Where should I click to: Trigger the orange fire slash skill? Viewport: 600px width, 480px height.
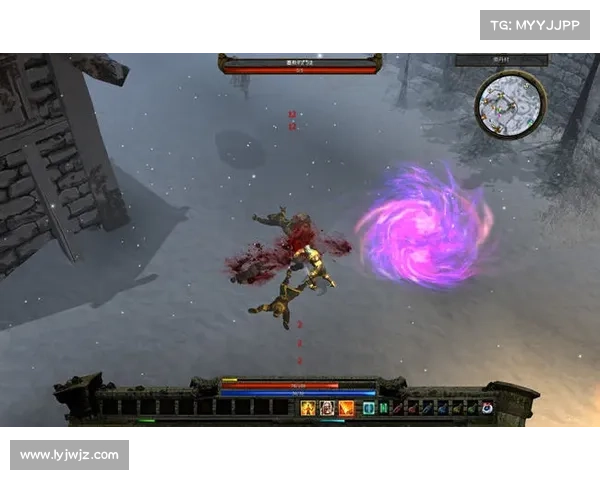click(346, 408)
